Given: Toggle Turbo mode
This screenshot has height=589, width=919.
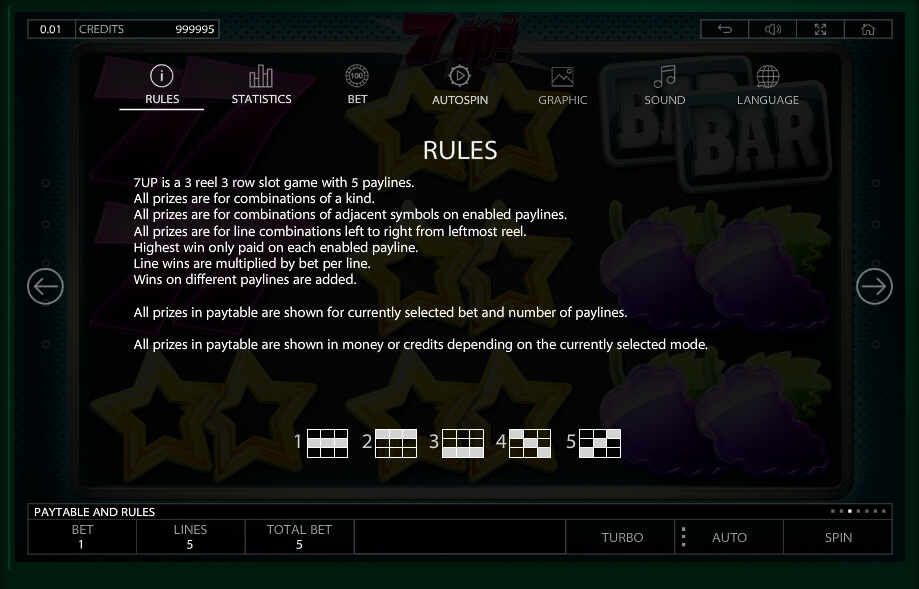Looking at the screenshot, I should pos(622,537).
